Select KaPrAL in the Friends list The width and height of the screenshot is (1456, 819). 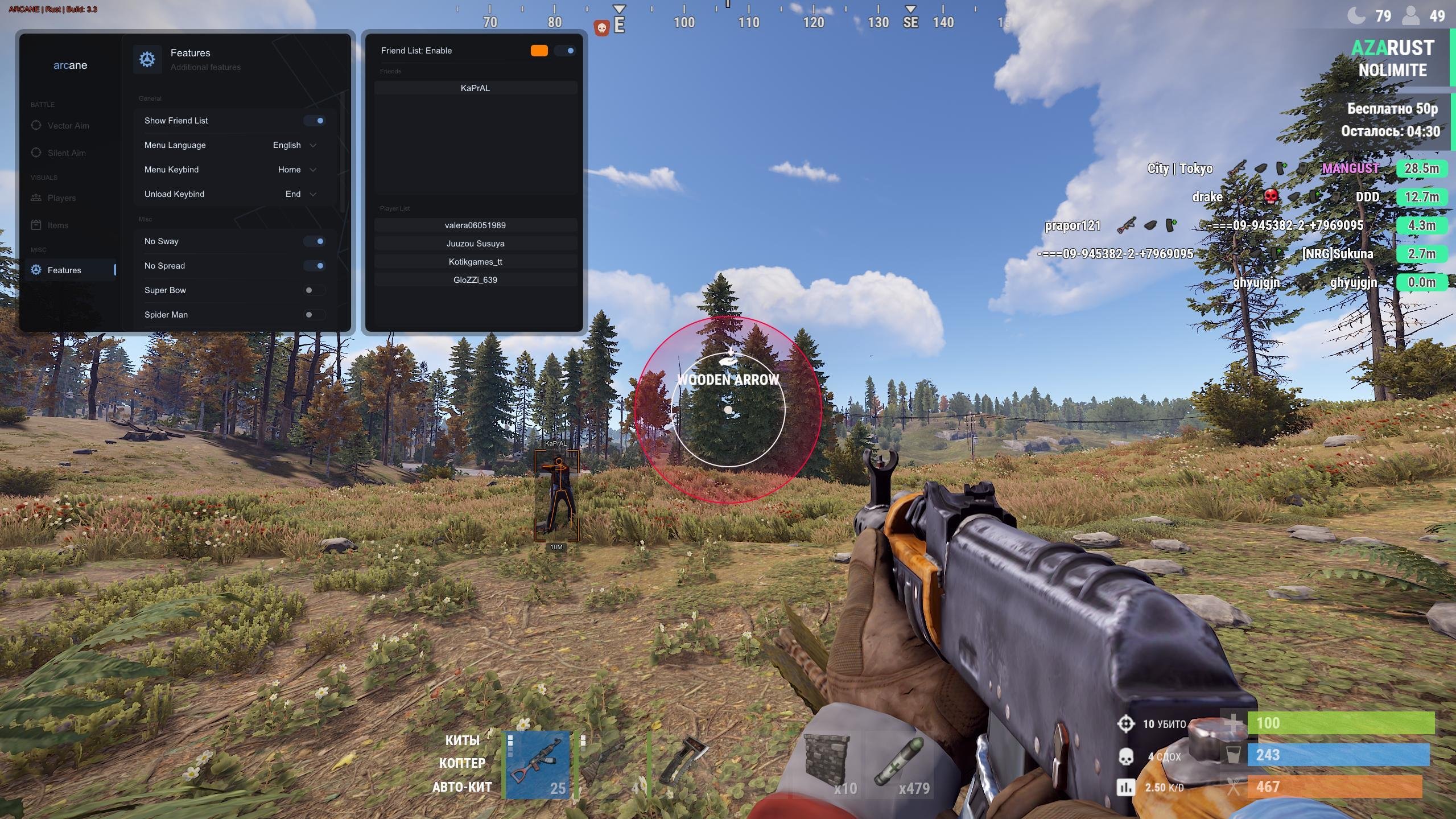(x=475, y=87)
